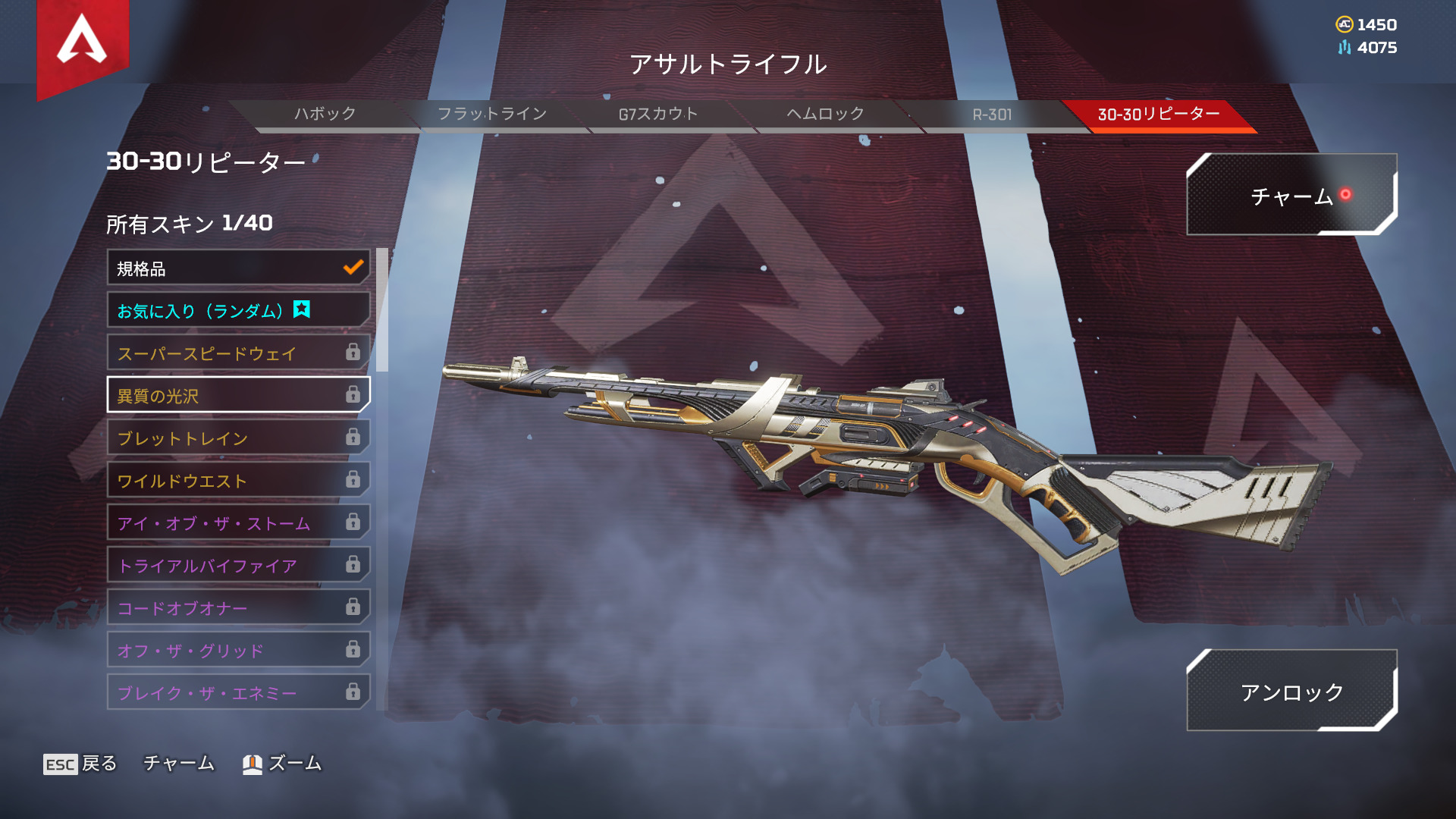Choose the オフ・ザ・グリッド skin

coord(238,651)
